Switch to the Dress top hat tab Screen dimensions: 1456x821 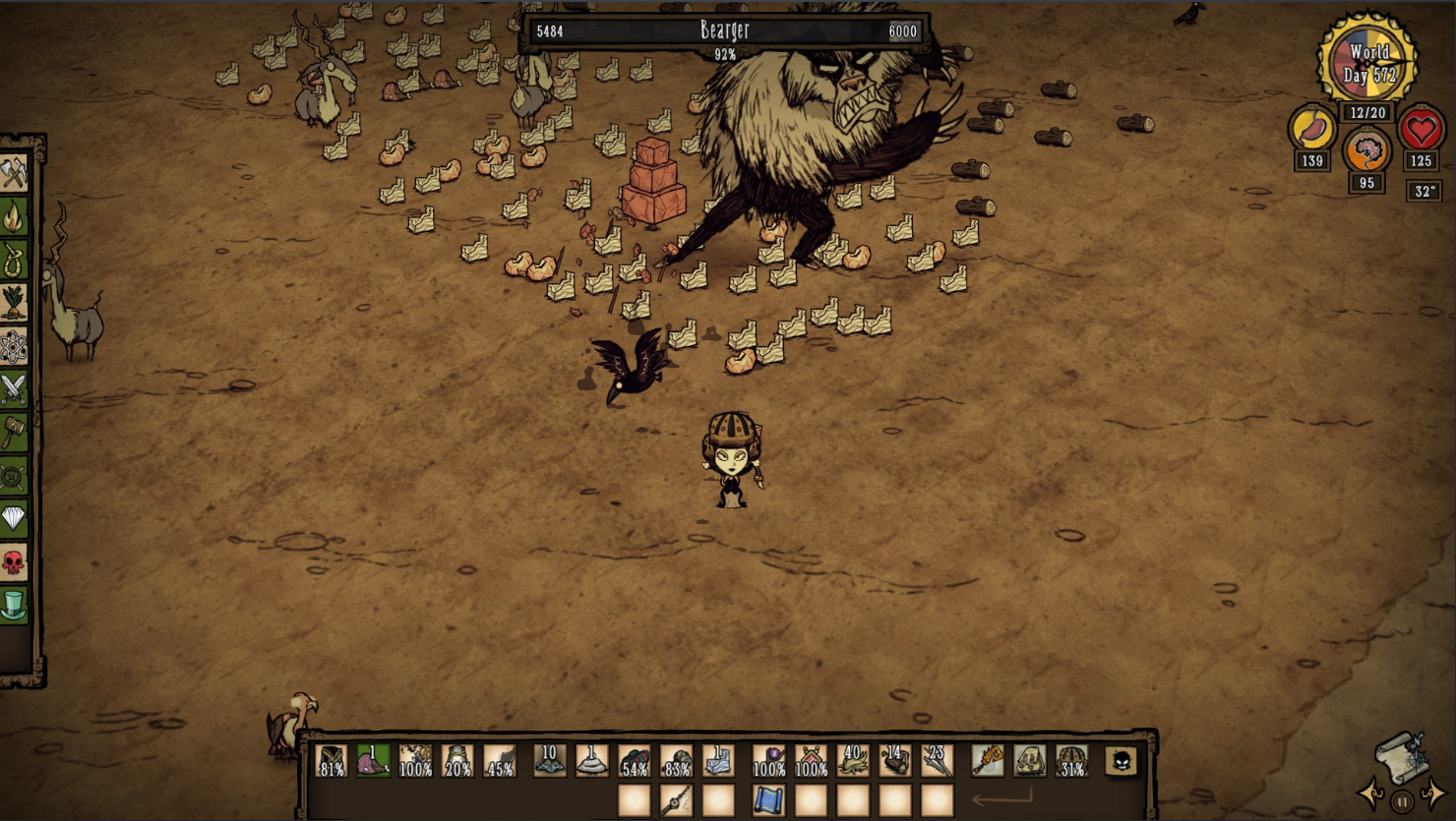(x=14, y=604)
